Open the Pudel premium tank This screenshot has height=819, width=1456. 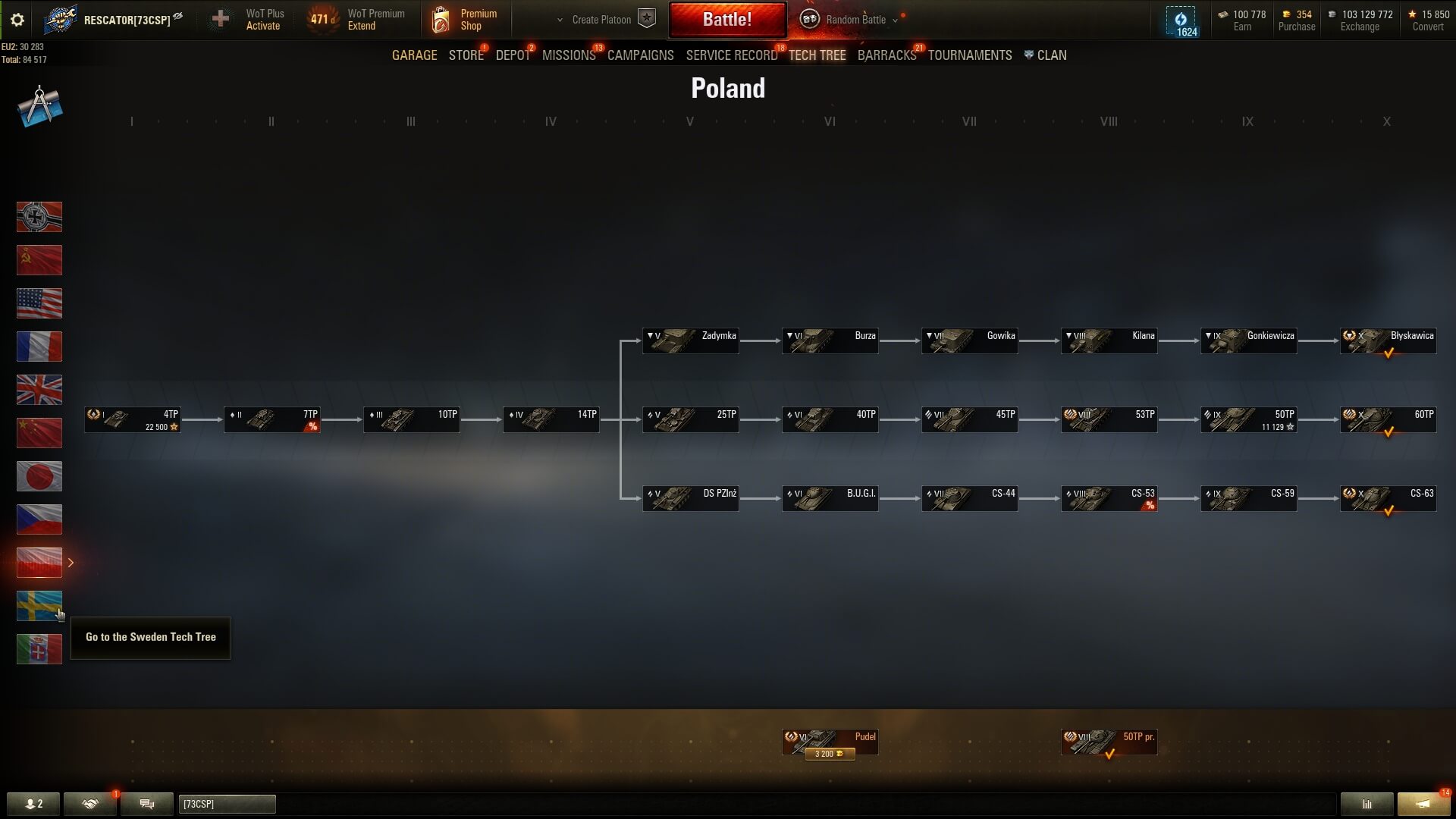830,742
